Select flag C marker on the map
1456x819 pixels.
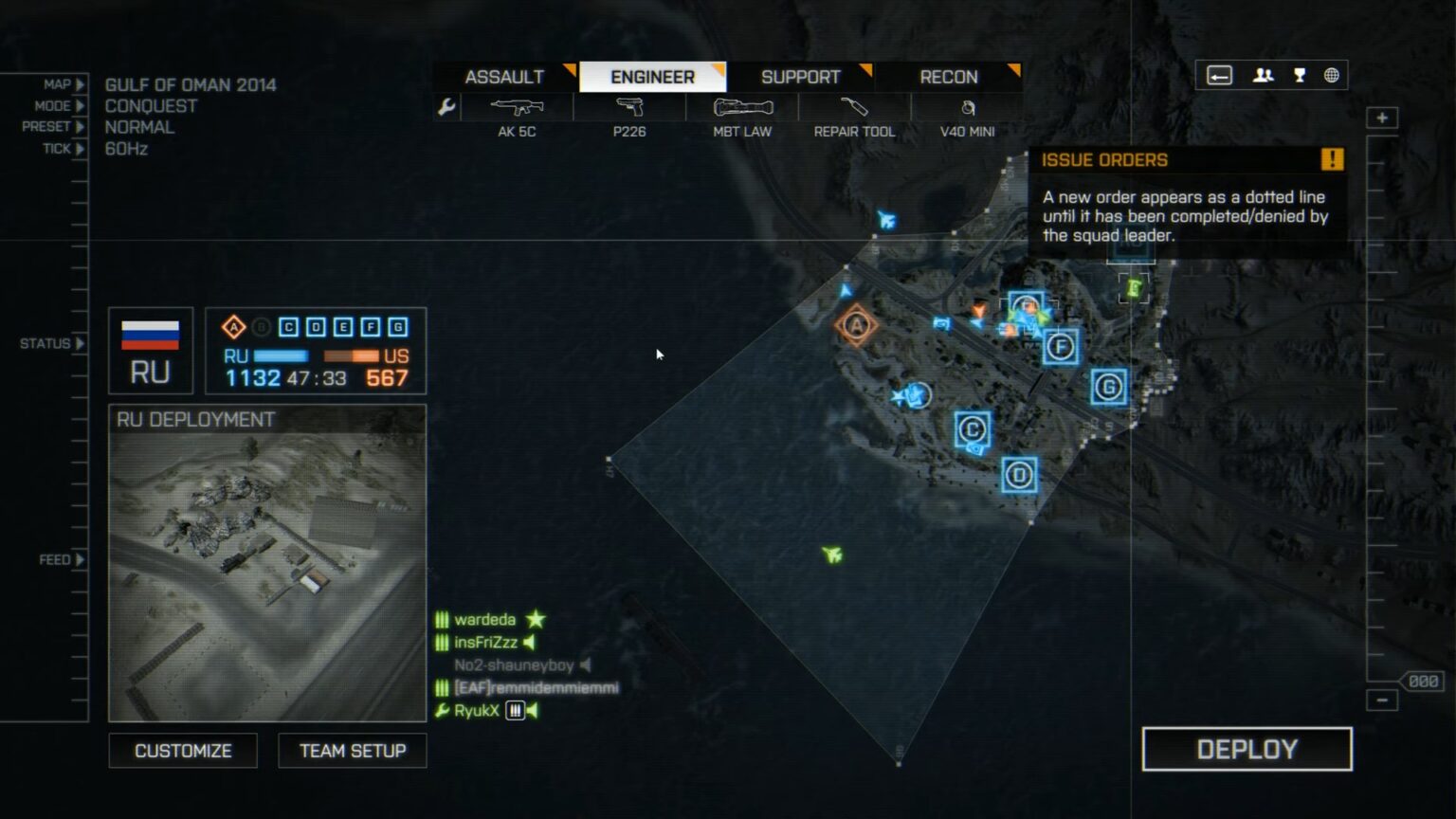971,428
